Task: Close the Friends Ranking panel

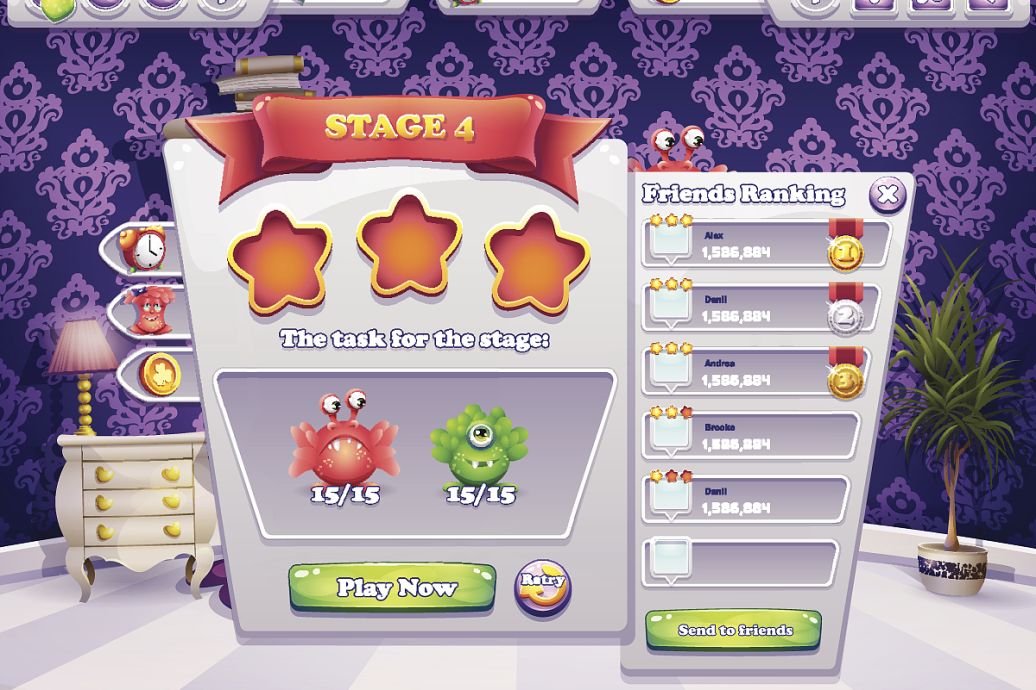Action: [887, 193]
